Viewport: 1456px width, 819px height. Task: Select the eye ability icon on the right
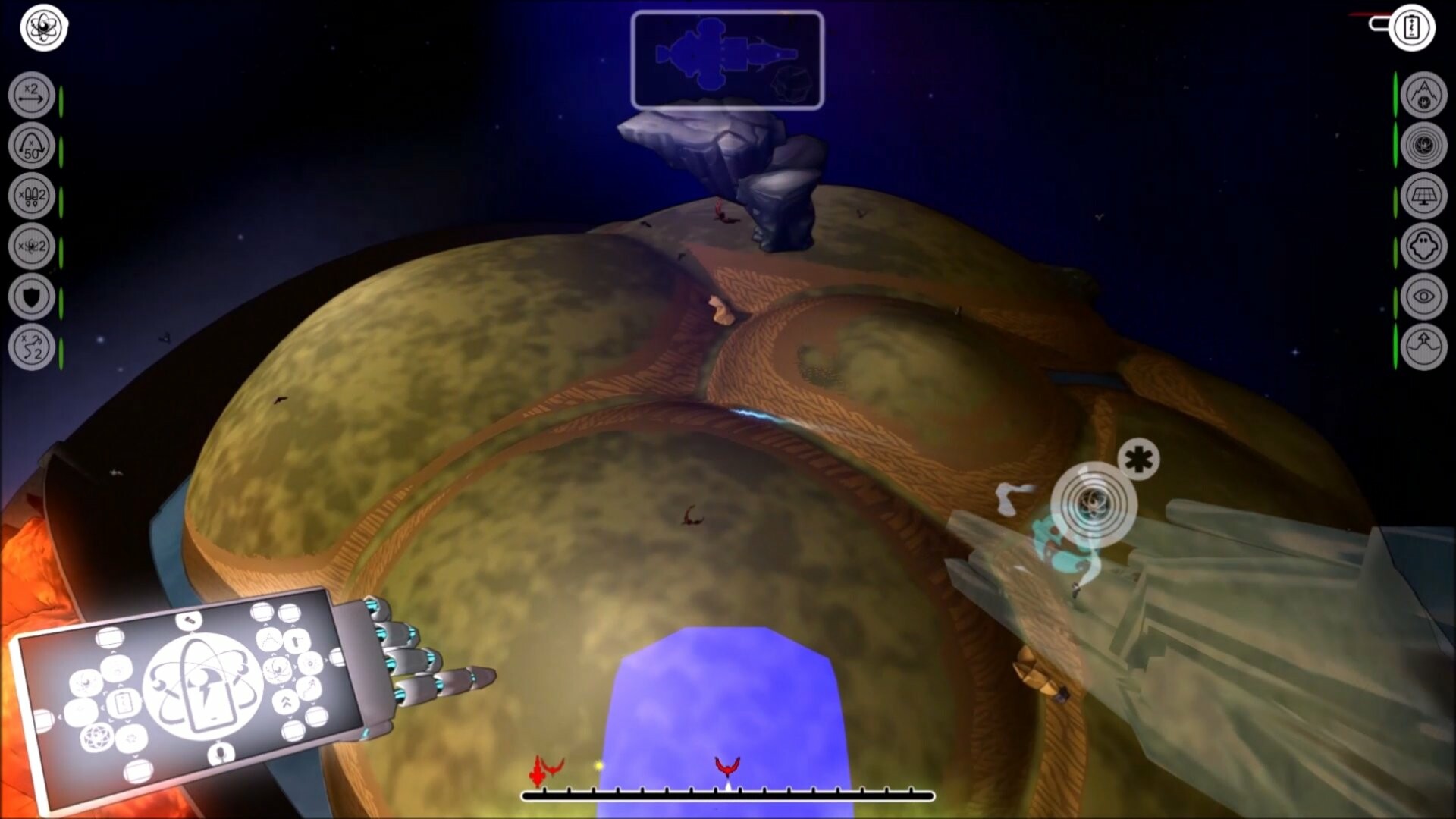[1424, 296]
